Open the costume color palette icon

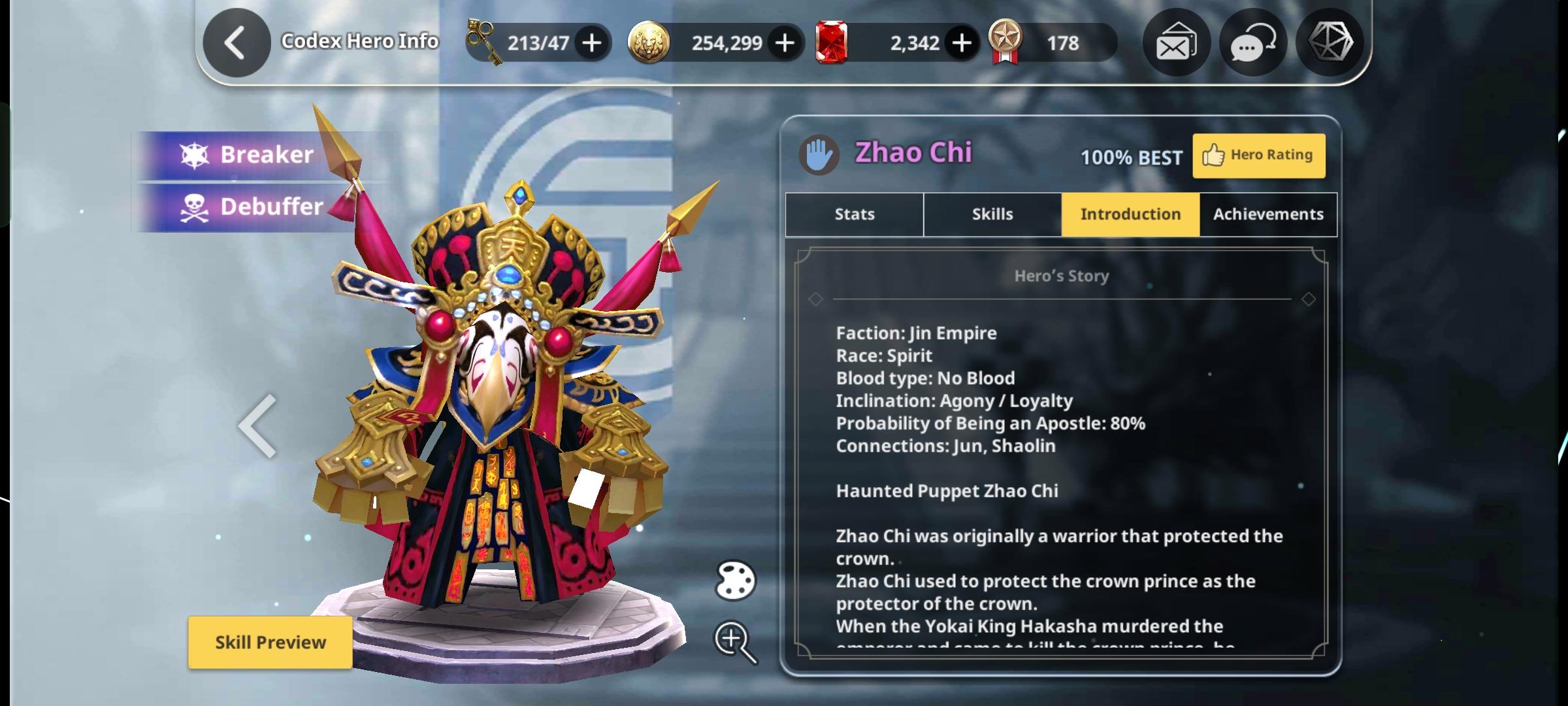735,580
